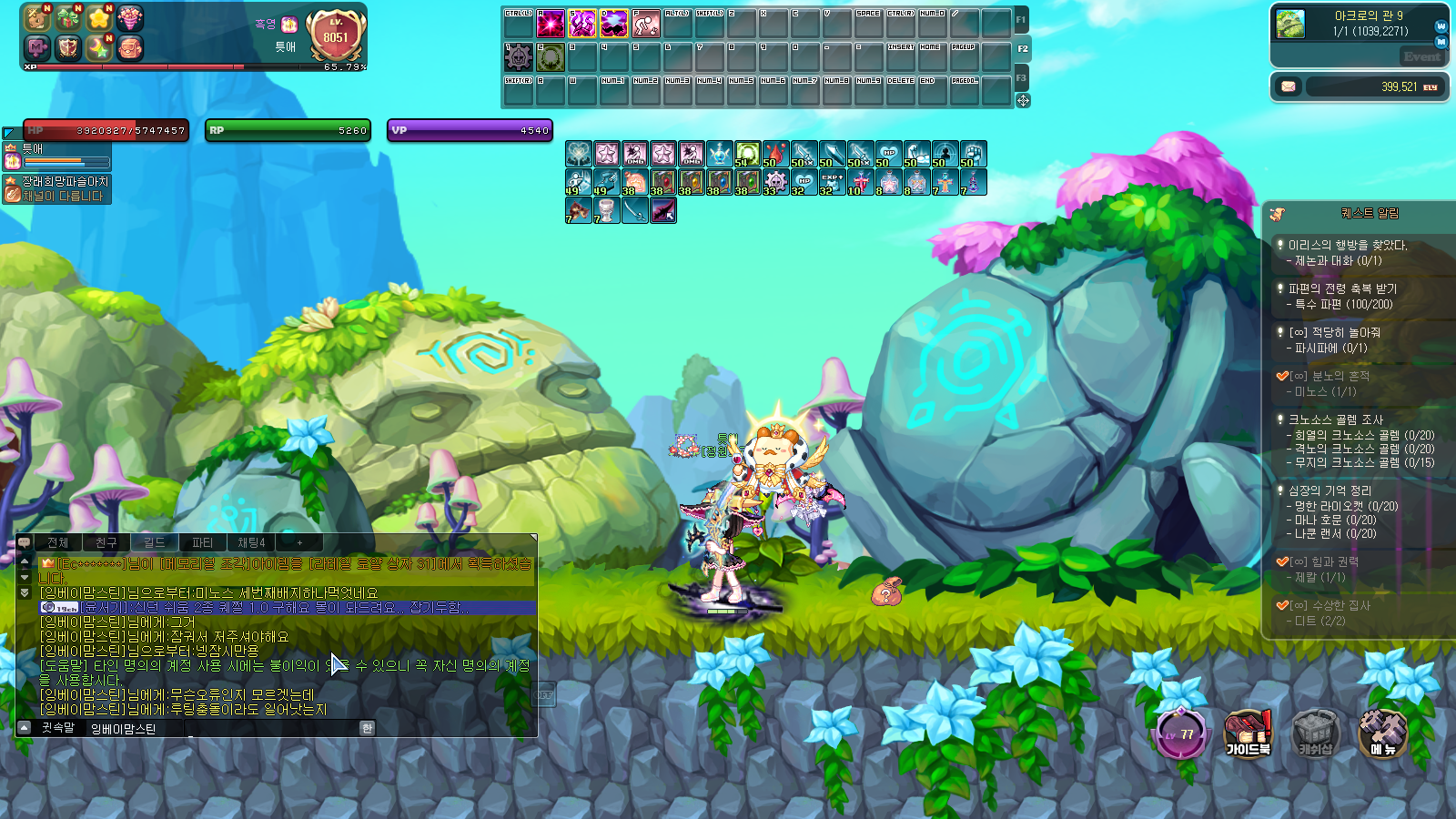
Task: Open the grayed 캐쉬샵 cash shop basket
Action: (x=1315, y=733)
